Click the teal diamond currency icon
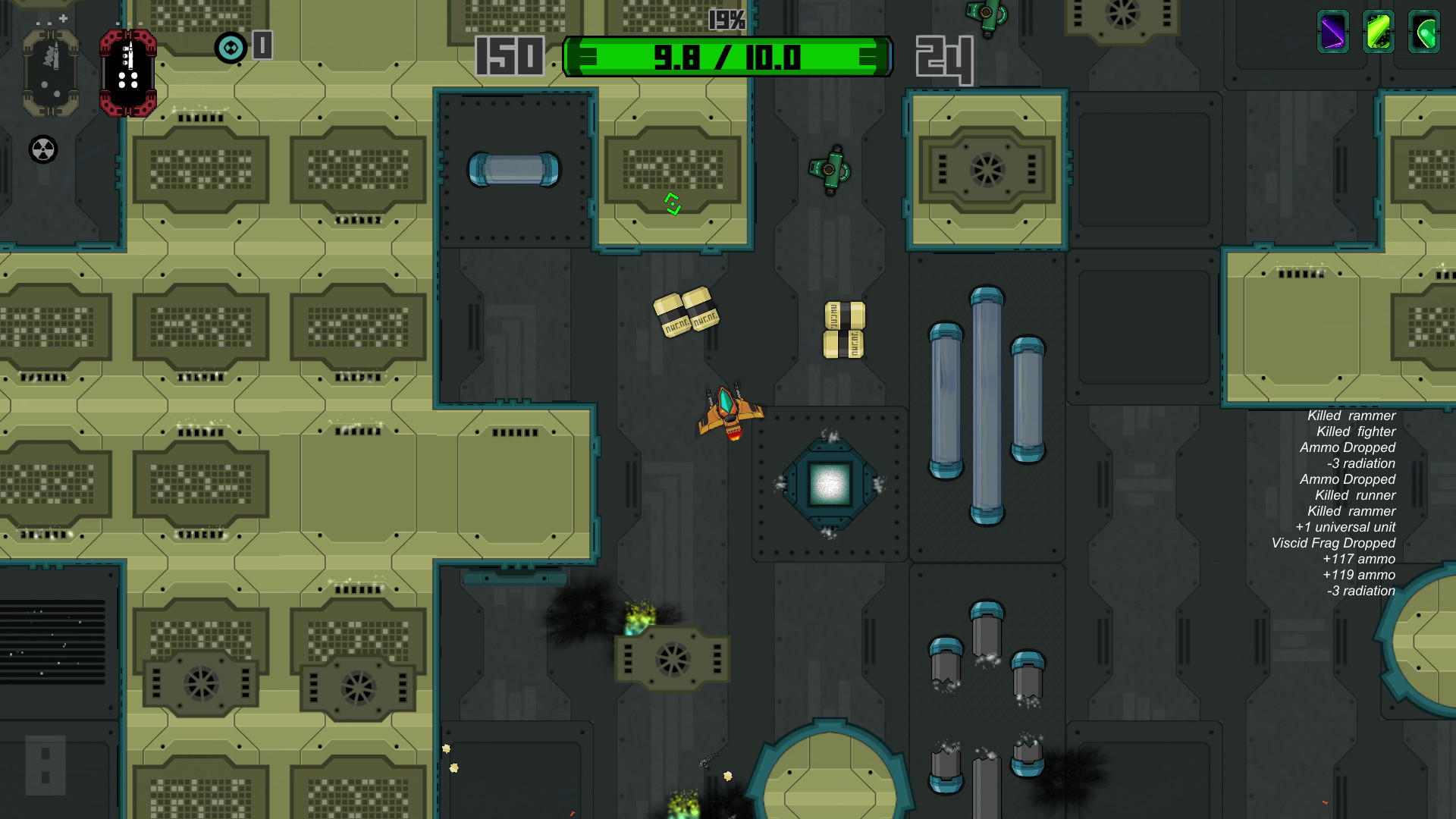 (230, 48)
